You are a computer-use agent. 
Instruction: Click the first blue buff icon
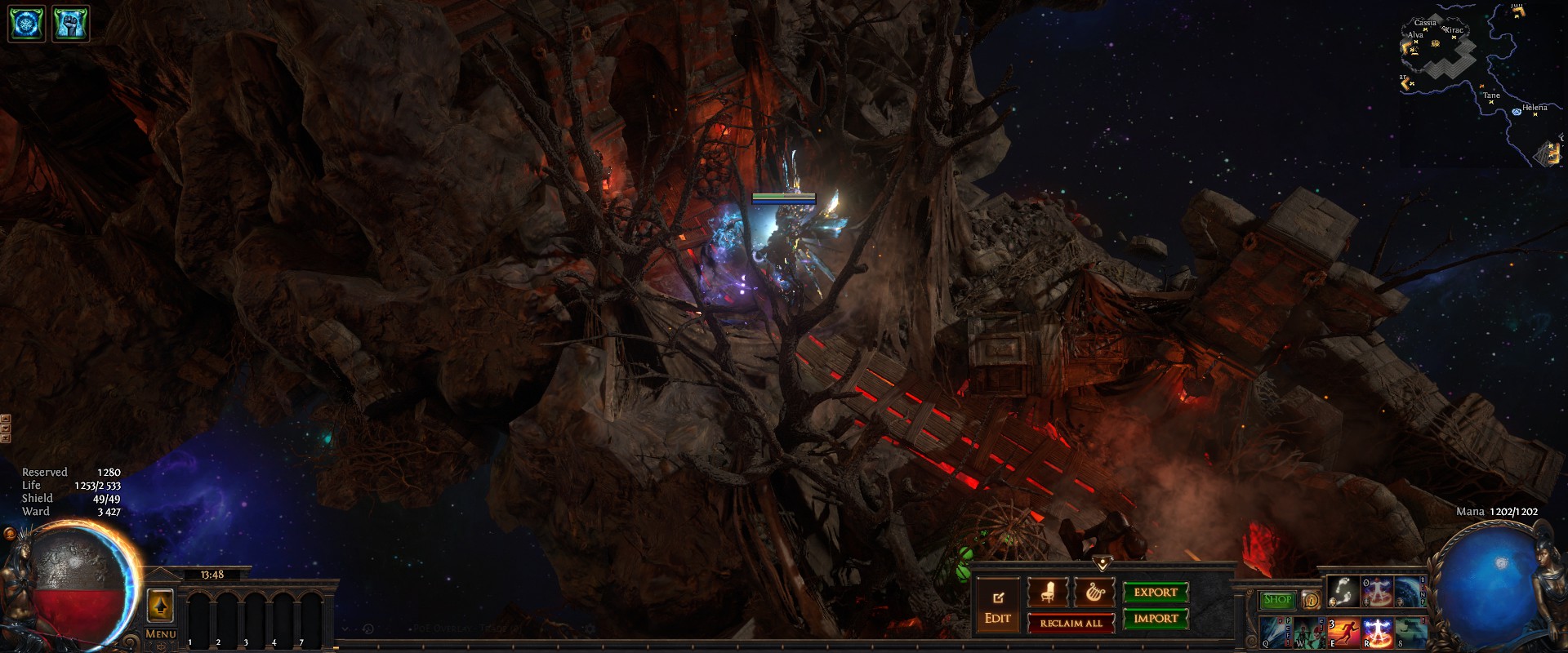pos(24,24)
